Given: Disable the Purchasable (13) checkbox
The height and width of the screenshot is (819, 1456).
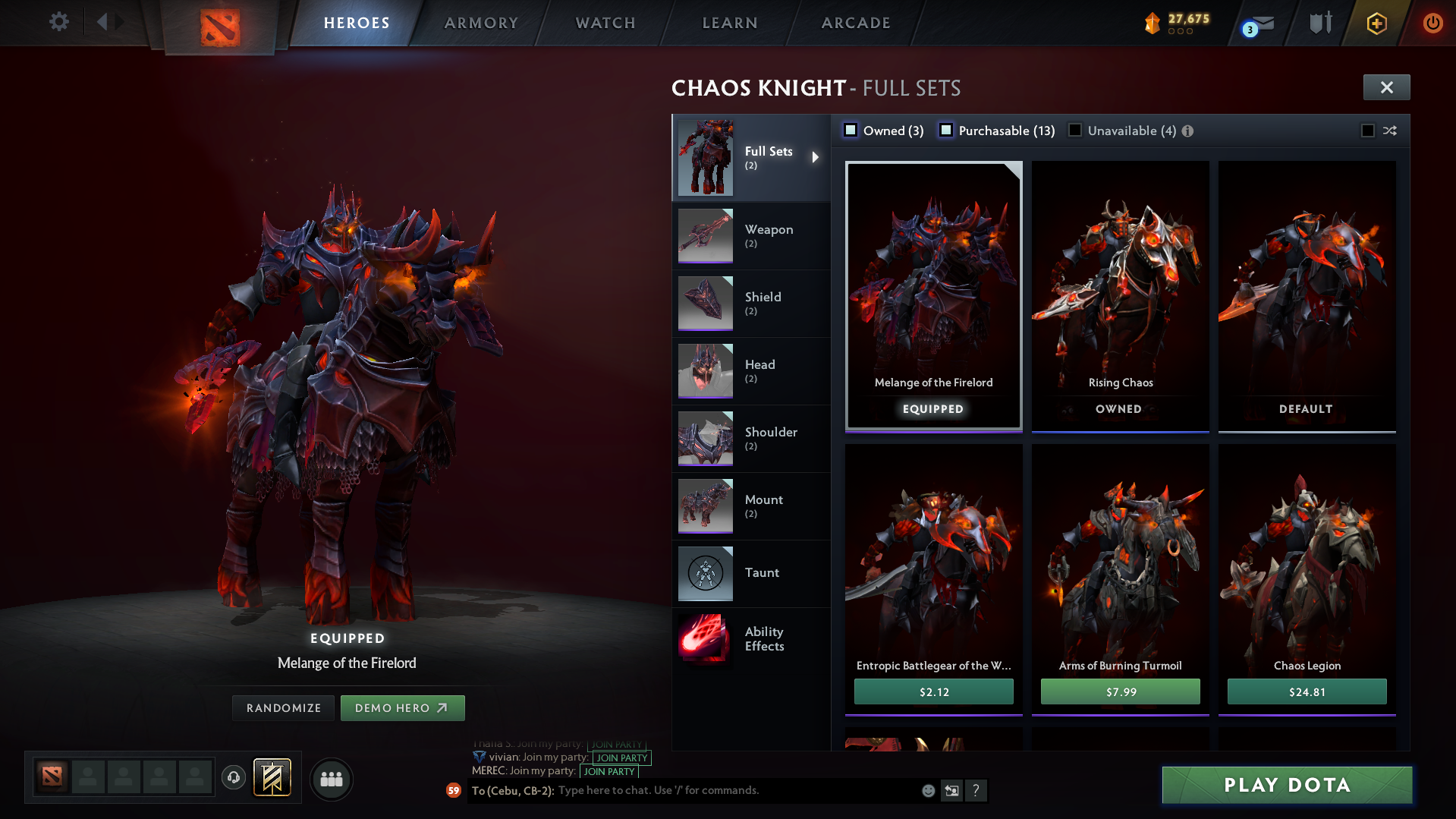Looking at the screenshot, I should (x=946, y=130).
